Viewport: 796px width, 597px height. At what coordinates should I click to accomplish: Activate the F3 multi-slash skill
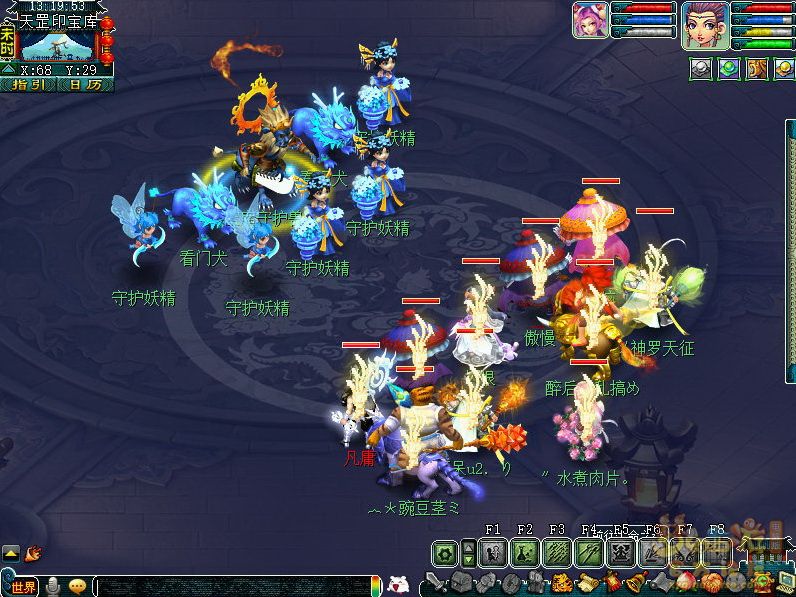tap(557, 552)
